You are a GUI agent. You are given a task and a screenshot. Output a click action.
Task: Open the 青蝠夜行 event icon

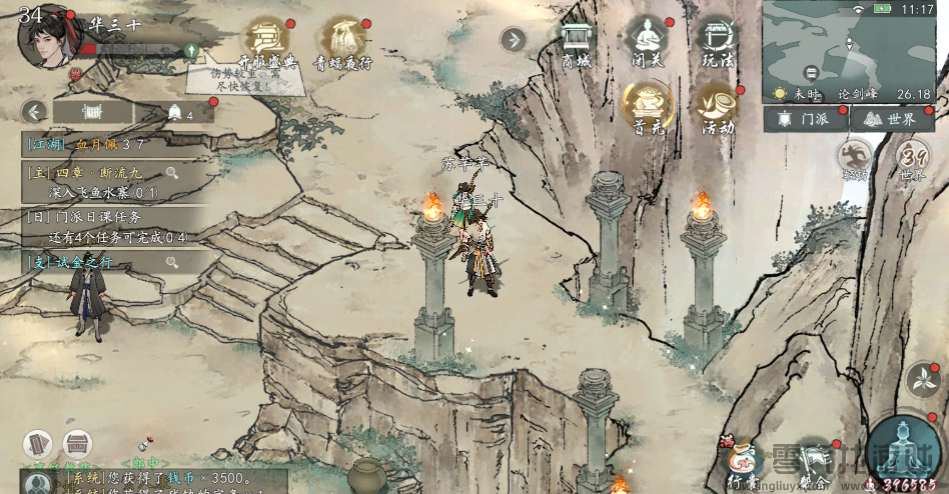coord(344,40)
